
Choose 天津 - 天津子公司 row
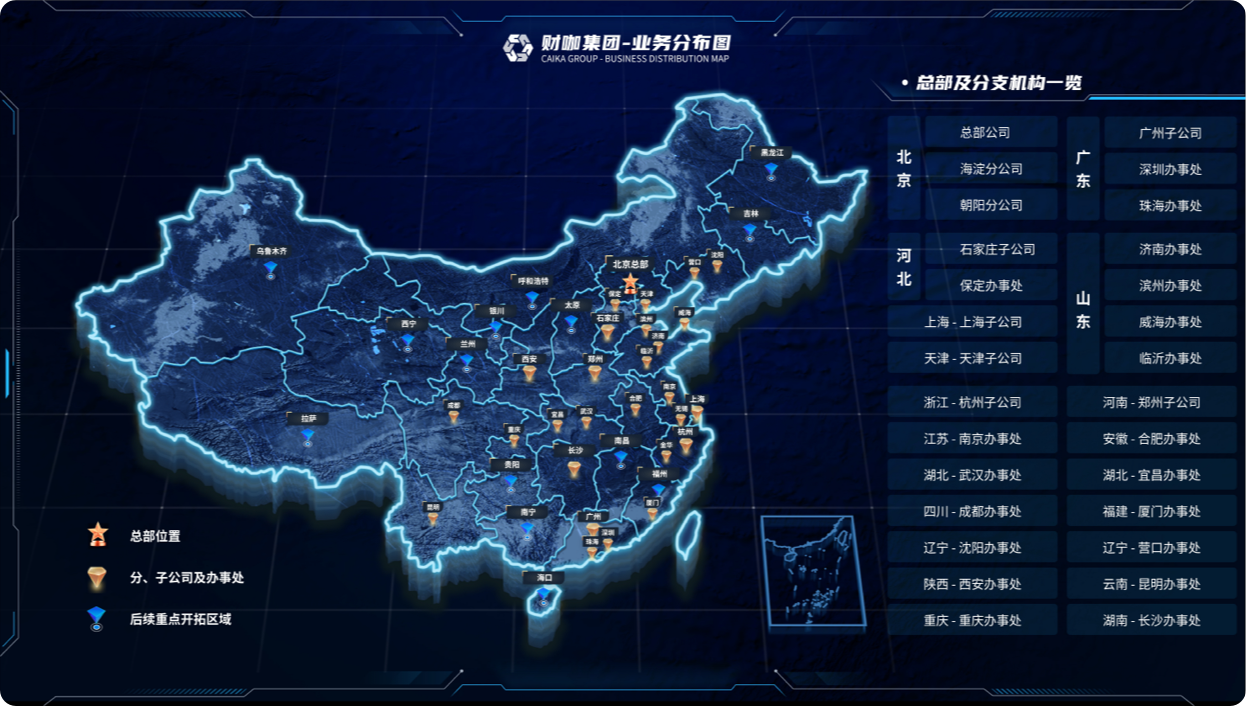(973, 358)
